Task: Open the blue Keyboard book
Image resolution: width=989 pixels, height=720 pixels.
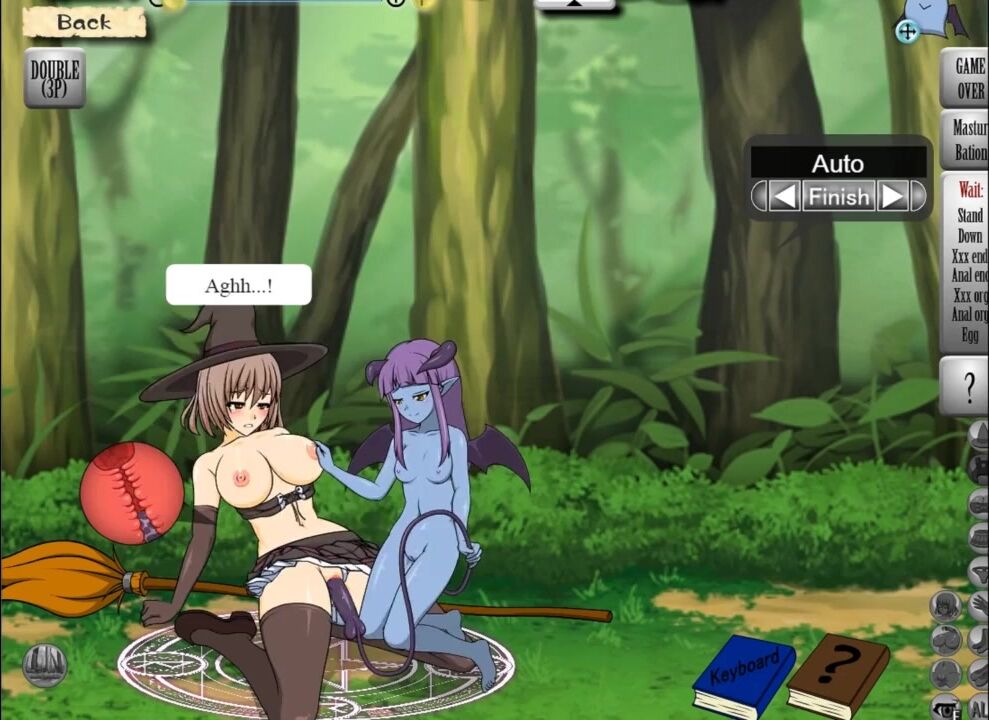Action: click(x=744, y=673)
